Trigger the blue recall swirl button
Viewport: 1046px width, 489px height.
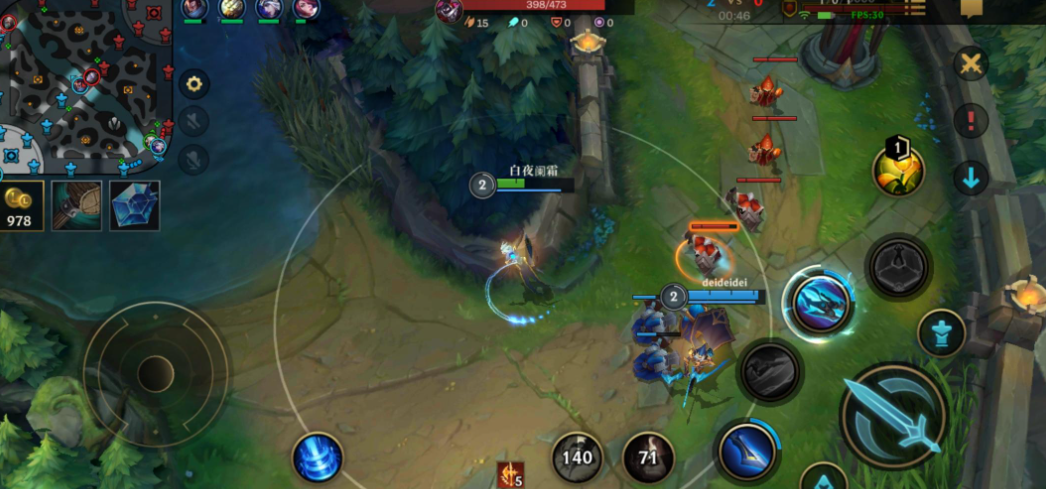pyautogui.click(x=317, y=458)
